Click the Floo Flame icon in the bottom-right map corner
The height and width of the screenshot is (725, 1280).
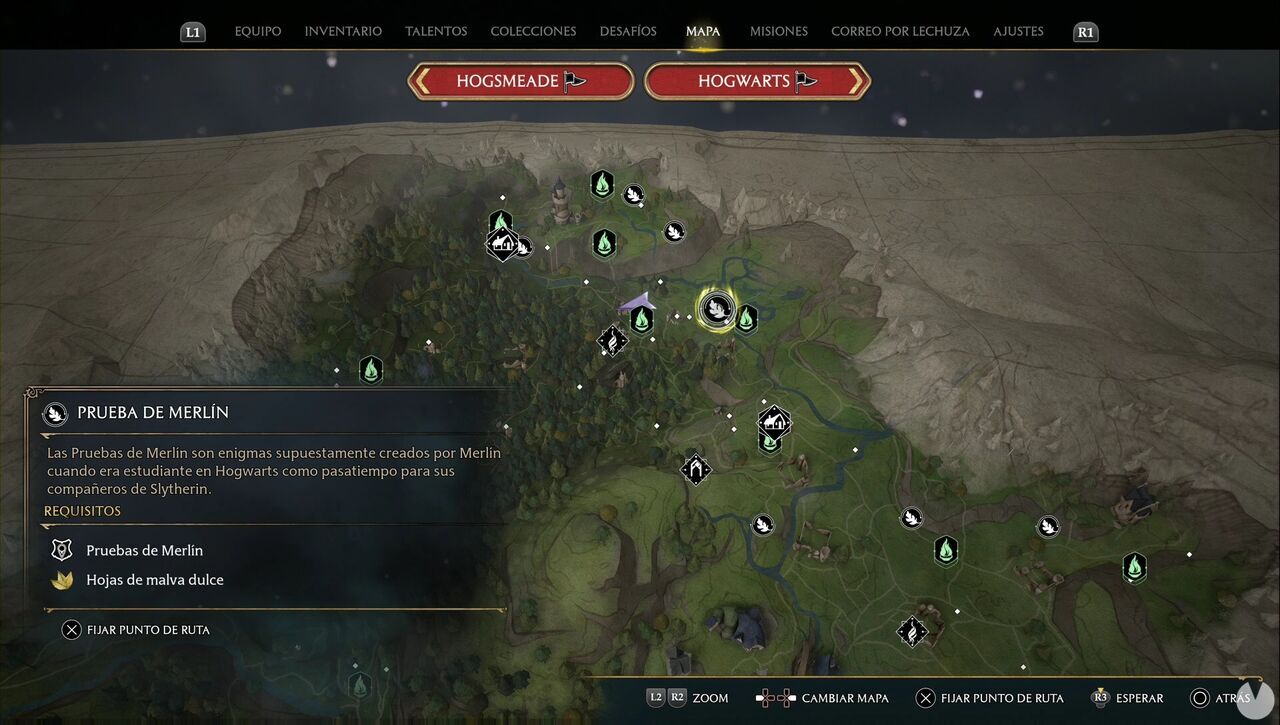[1135, 567]
